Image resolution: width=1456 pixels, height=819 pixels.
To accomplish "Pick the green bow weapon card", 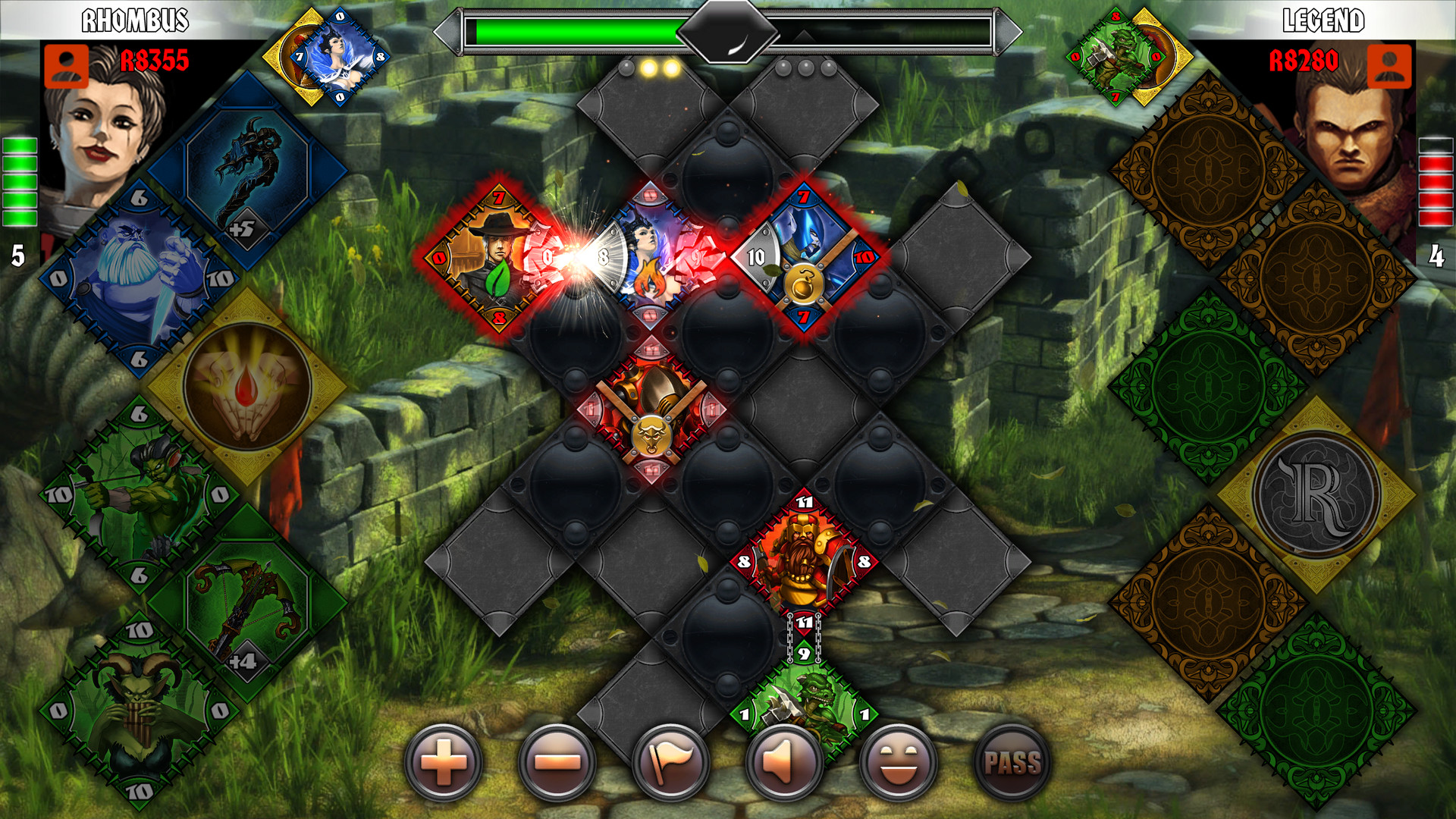I will (x=247, y=603).
